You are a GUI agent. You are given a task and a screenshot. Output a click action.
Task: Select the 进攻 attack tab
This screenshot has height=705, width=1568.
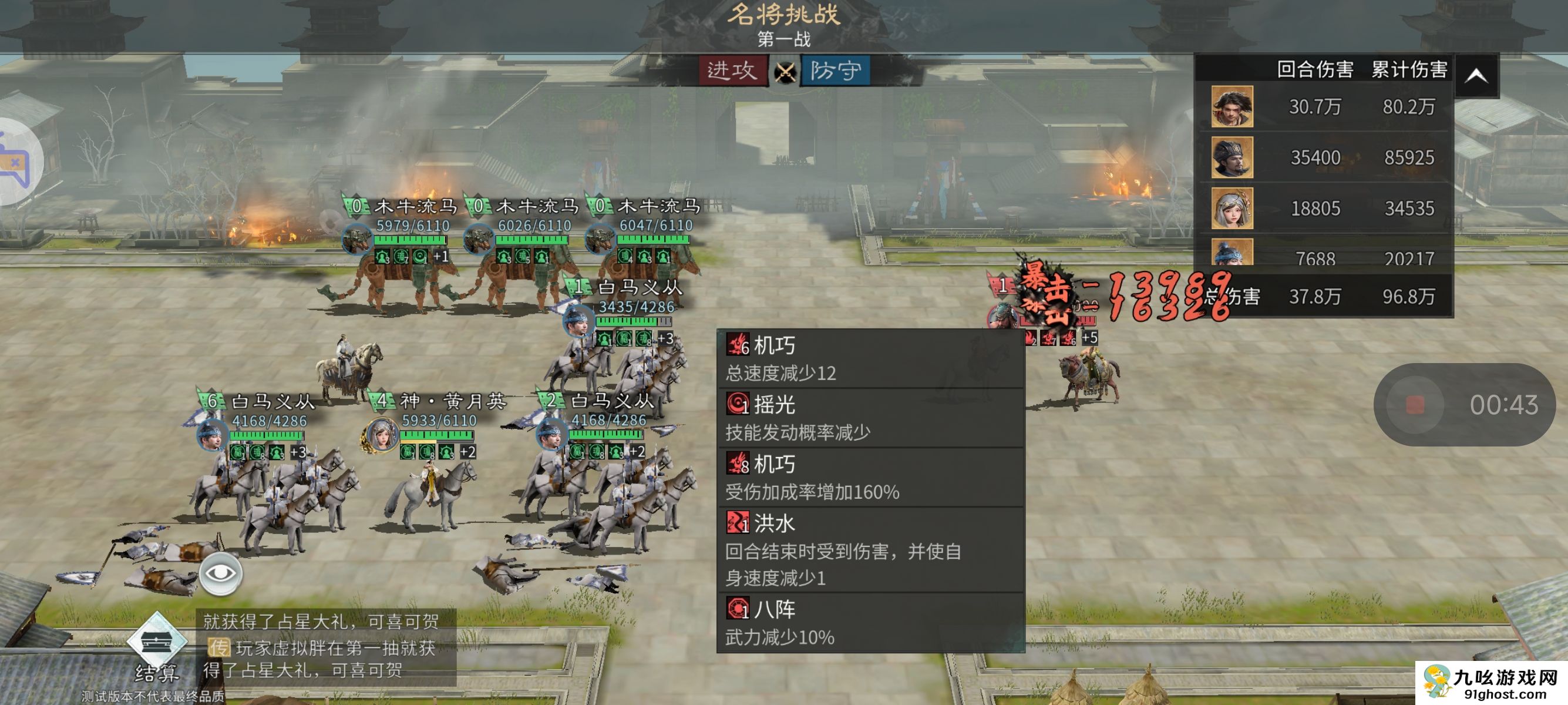(x=732, y=71)
